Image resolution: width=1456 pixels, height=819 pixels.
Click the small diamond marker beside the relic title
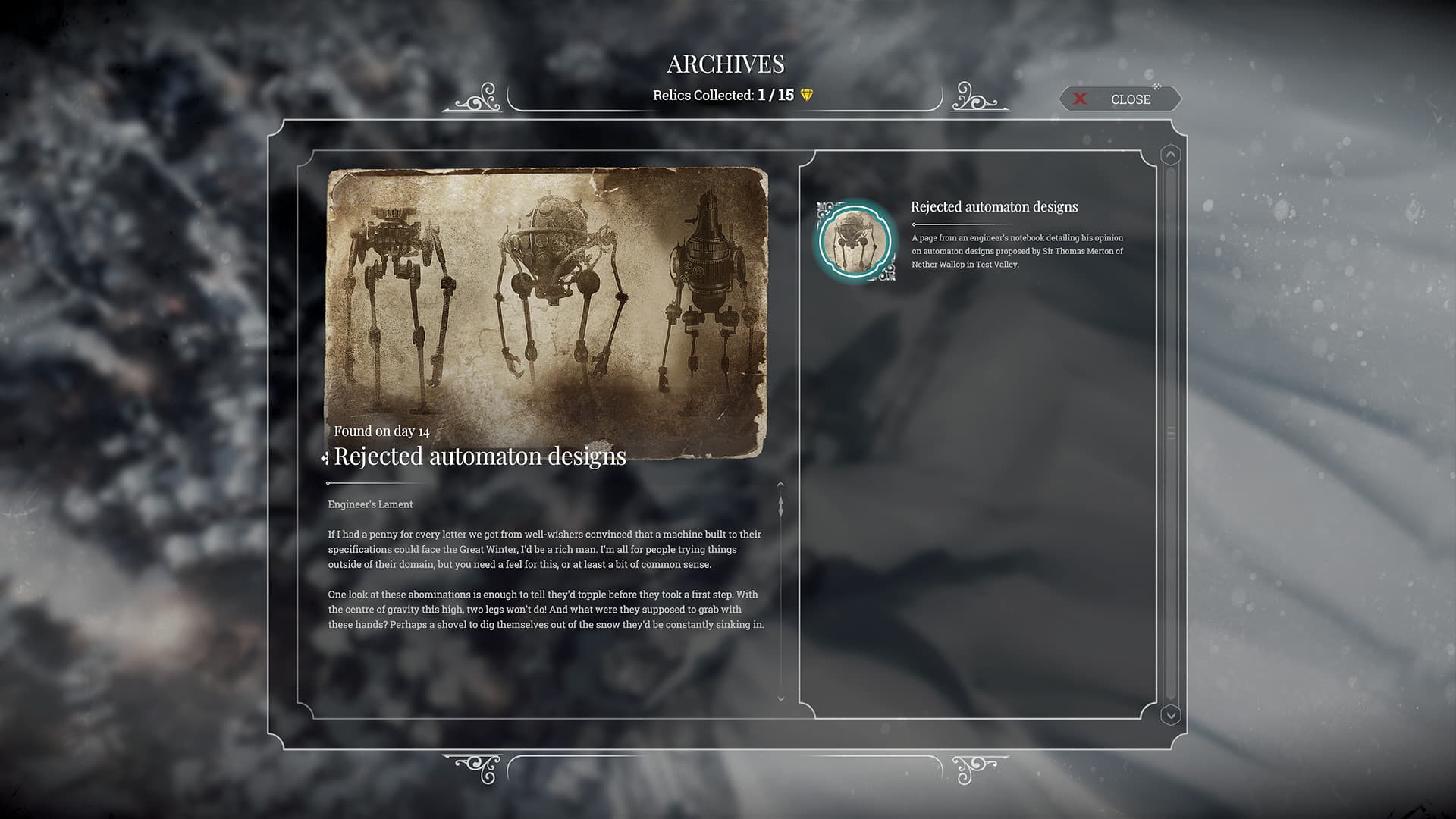coord(325,457)
